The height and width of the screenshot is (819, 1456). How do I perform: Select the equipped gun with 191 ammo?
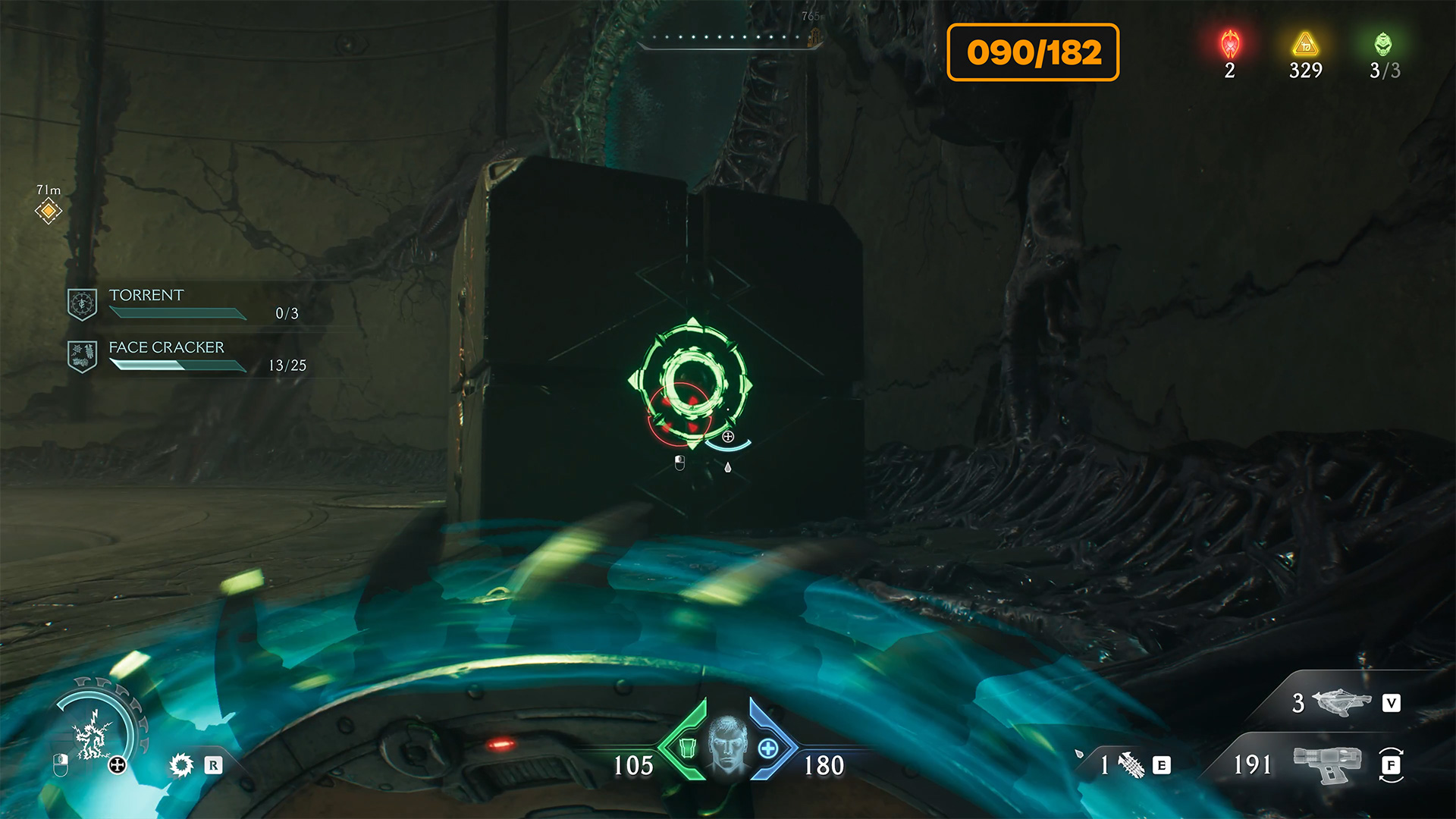(x=1327, y=764)
